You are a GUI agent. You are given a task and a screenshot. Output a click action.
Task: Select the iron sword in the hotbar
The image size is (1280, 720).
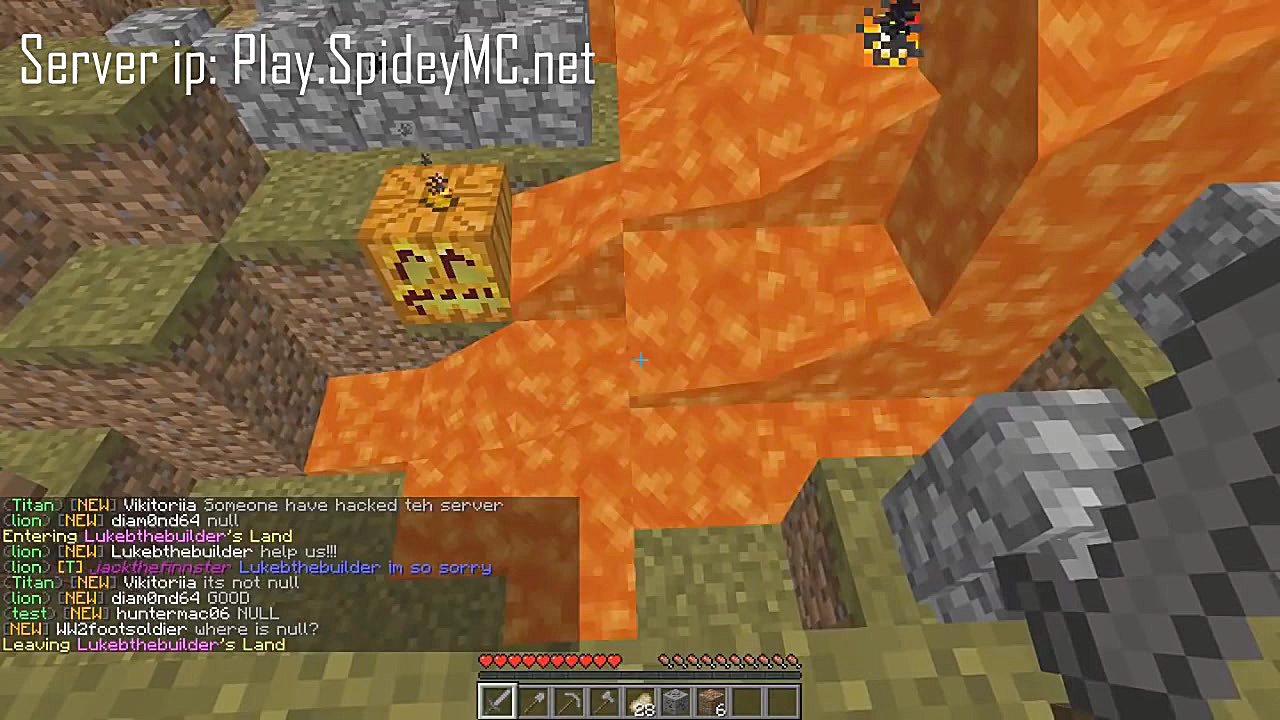pos(497,700)
